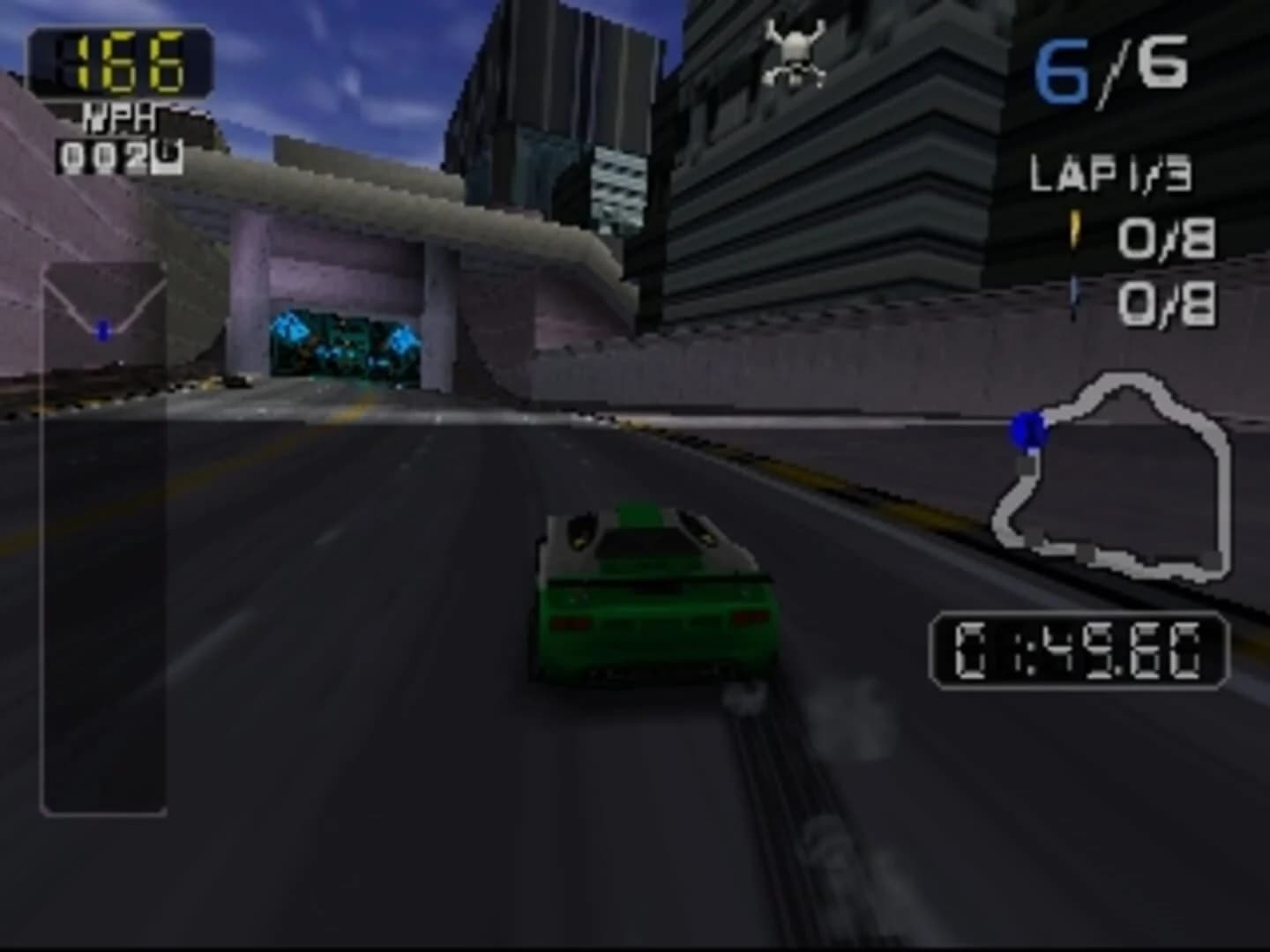This screenshot has width=1270, height=952.
Task: Click the blue dot on the left mini gauge
Action: pyautogui.click(x=103, y=332)
